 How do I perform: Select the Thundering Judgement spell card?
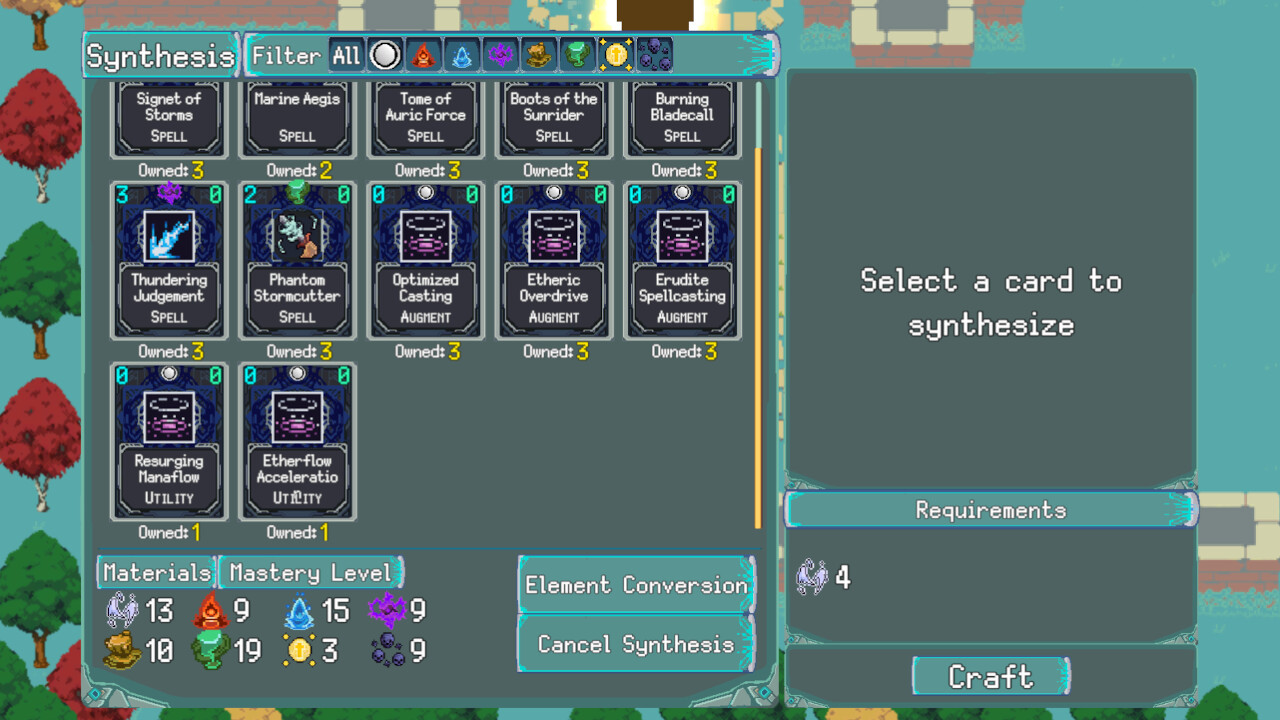[169, 260]
